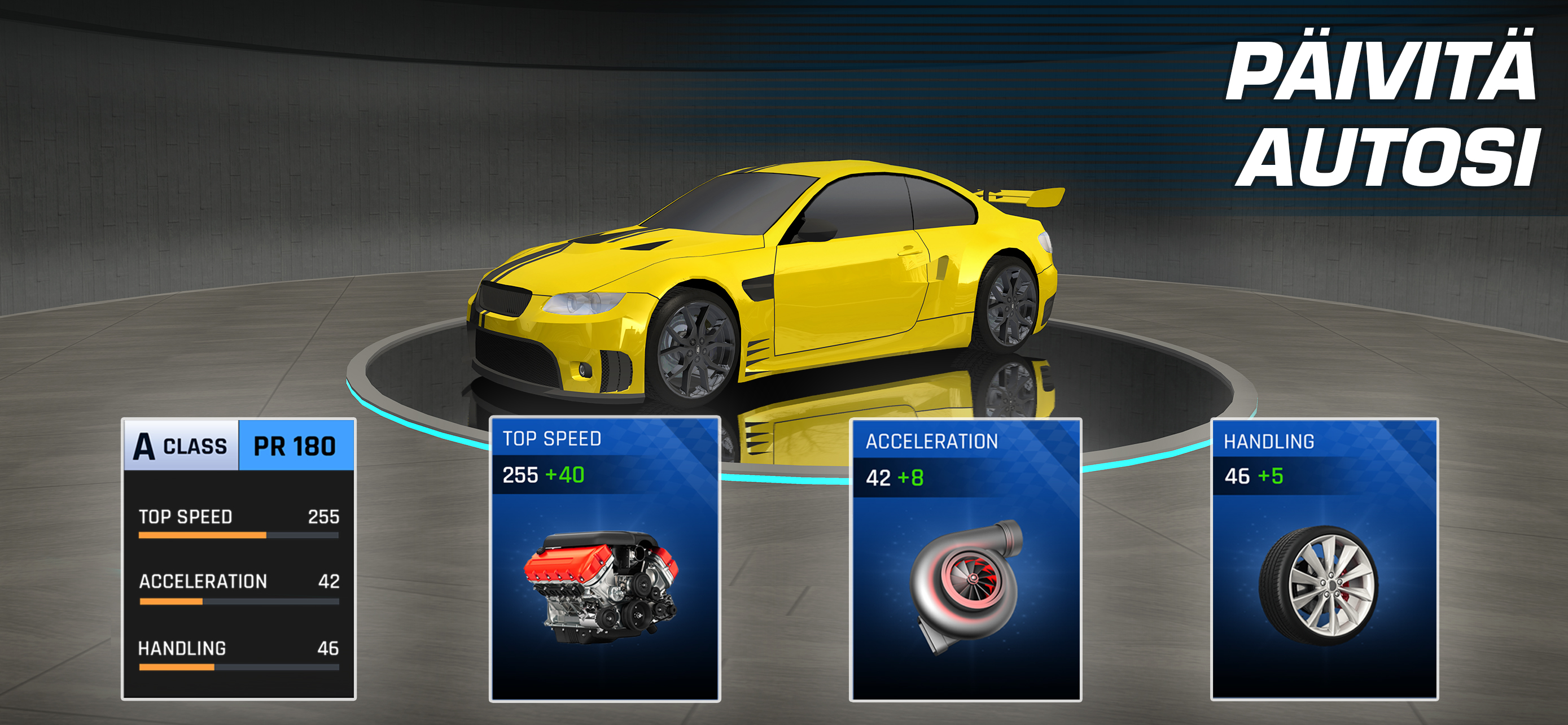Viewport: 1568px width, 725px height.
Task: Pick the Handling wheel upgrade card
Action: 1324,560
